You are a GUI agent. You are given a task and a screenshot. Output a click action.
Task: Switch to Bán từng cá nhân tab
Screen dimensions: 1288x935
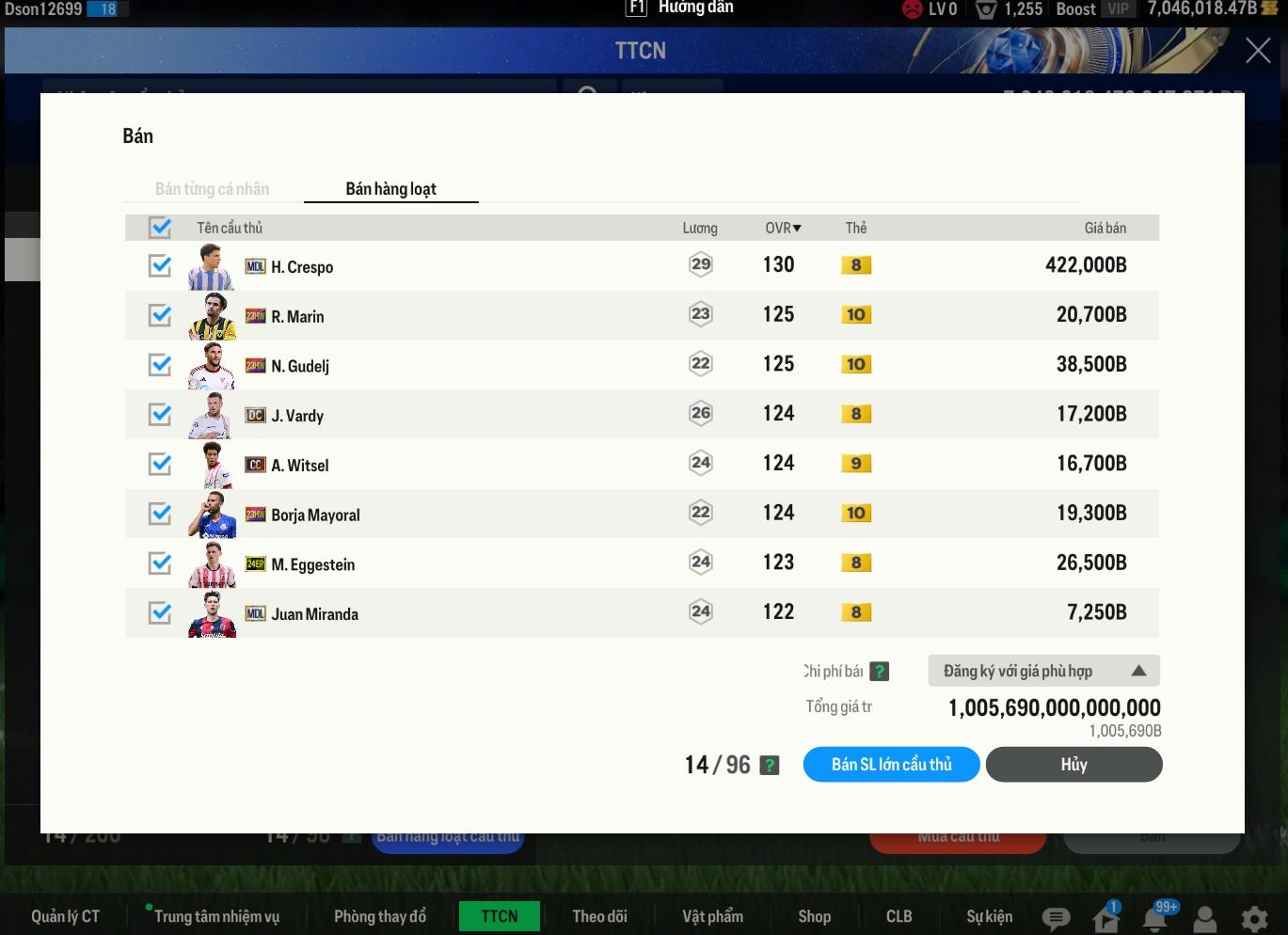tap(212, 189)
